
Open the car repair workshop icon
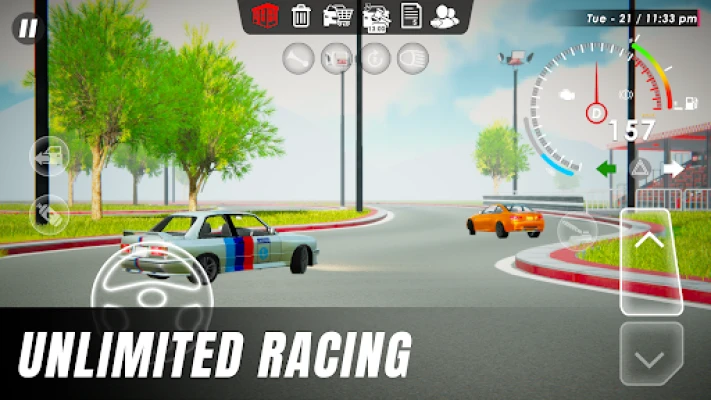(x=376, y=15)
